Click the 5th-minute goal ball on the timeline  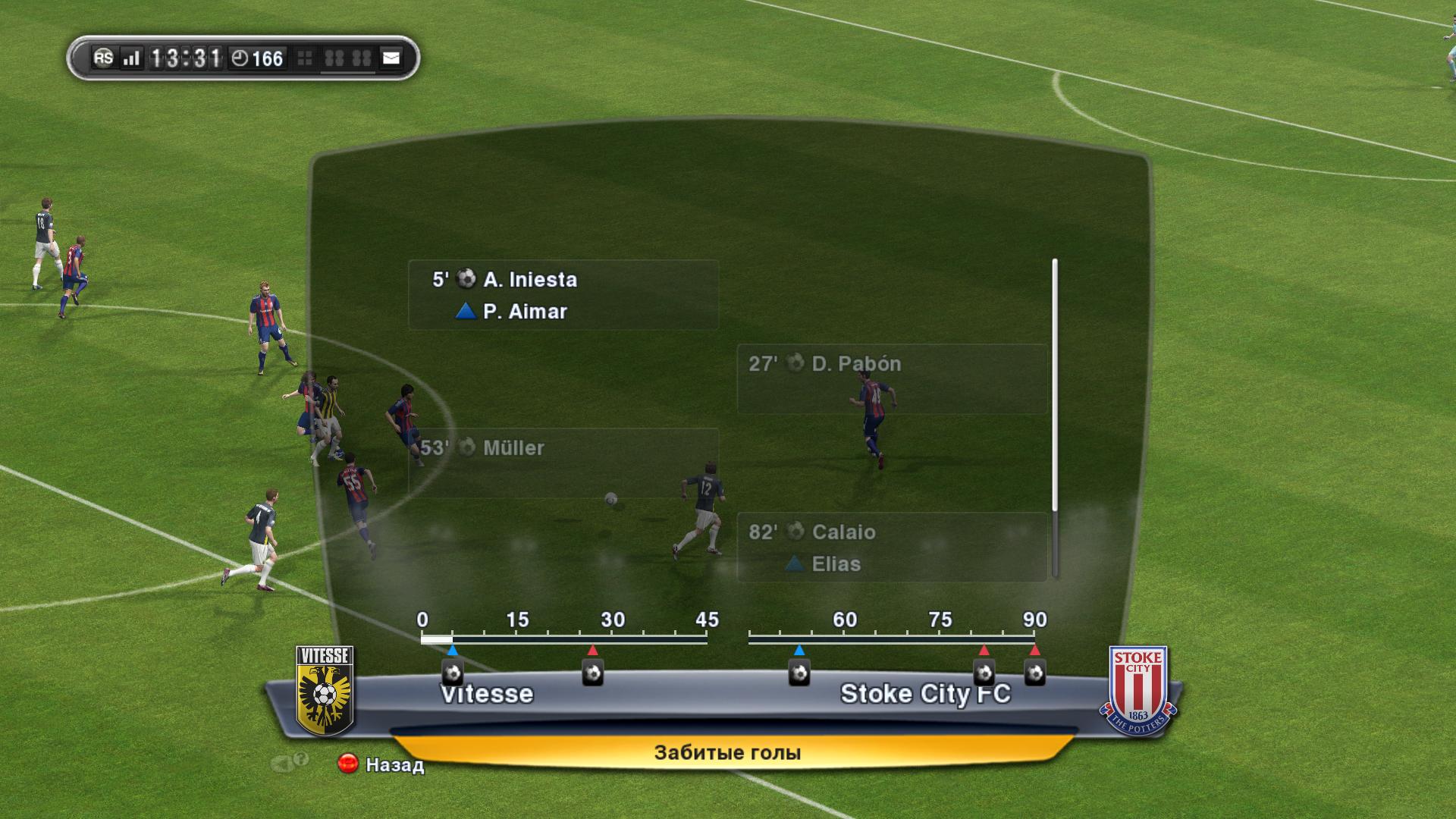(453, 672)
